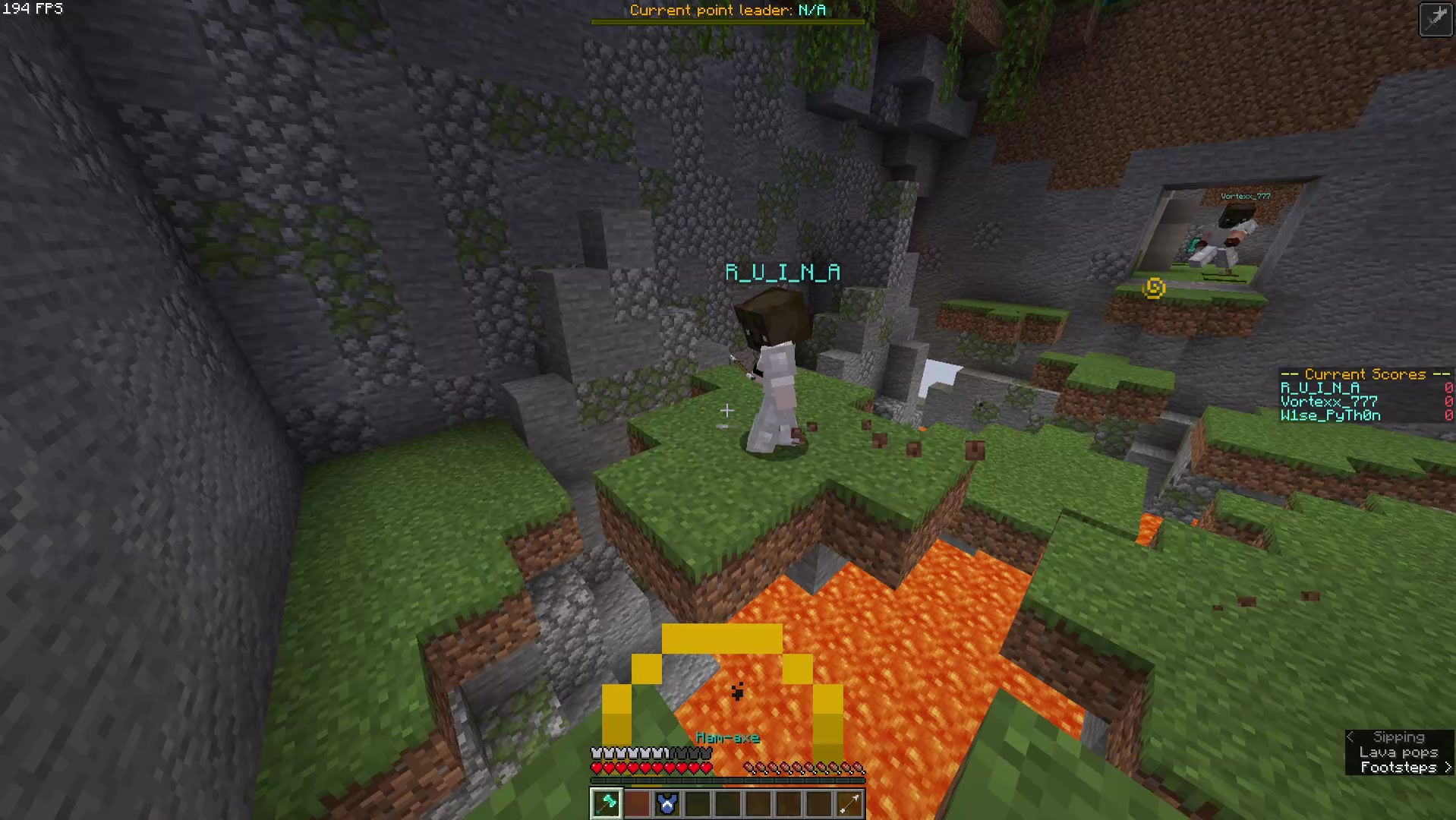Click the Current point leader text at top
Image resolution: width=1456 pixels, height=820 pixels.
726,10
